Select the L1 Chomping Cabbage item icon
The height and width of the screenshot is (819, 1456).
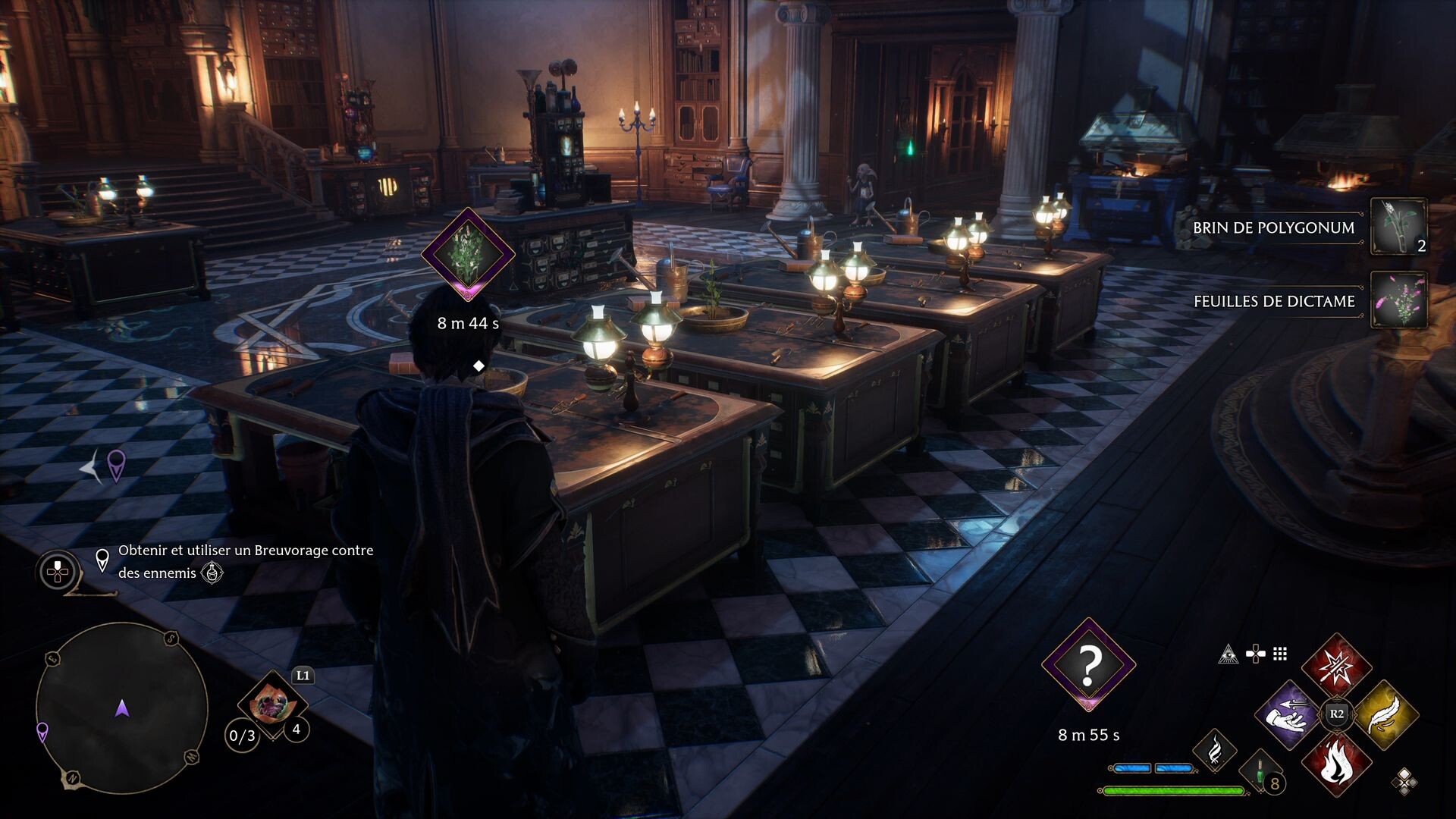[273, 704]
